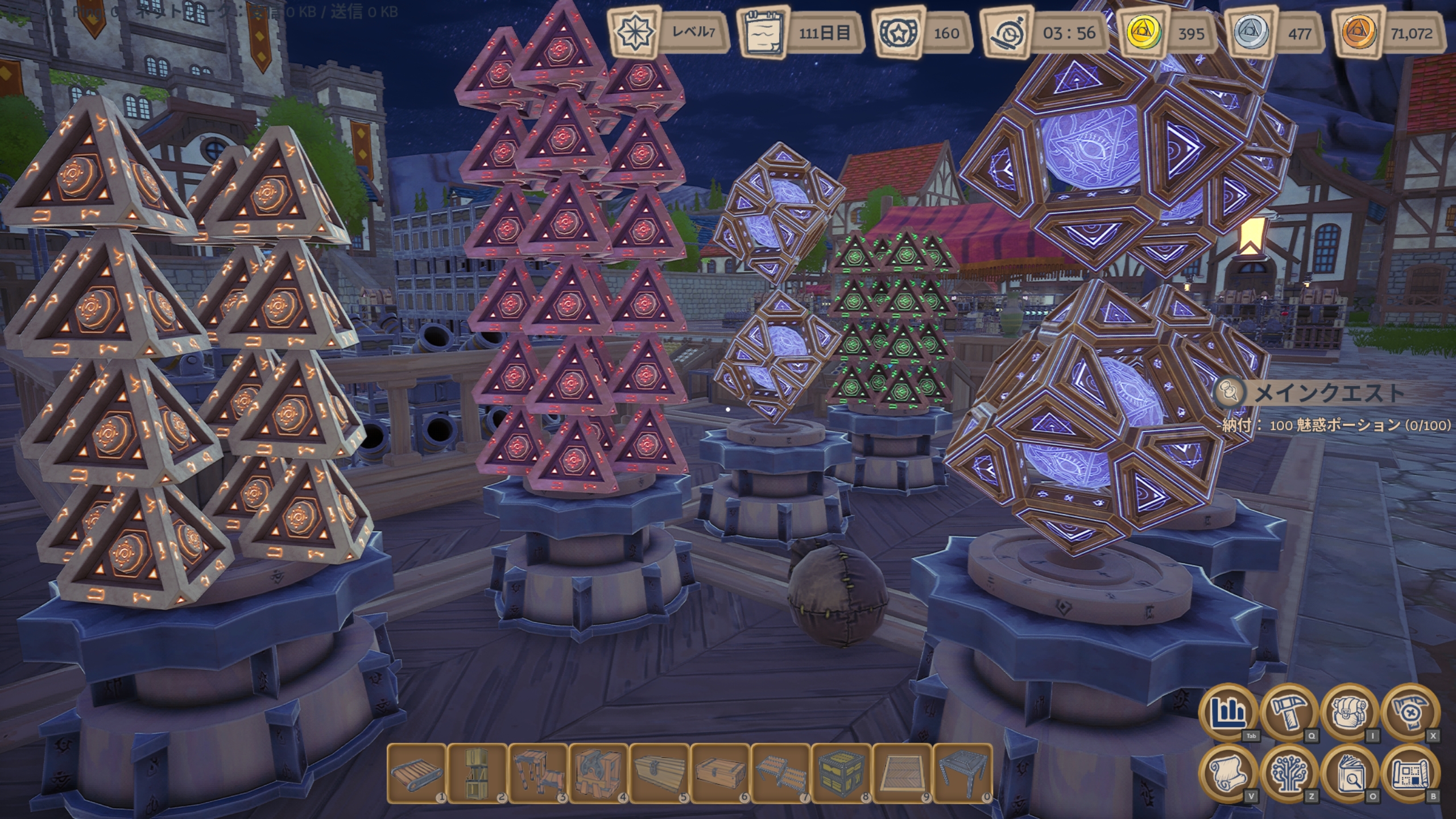1456x819 pixels.
Task: Click the レベル7 level badge
Action: [669, 32]
